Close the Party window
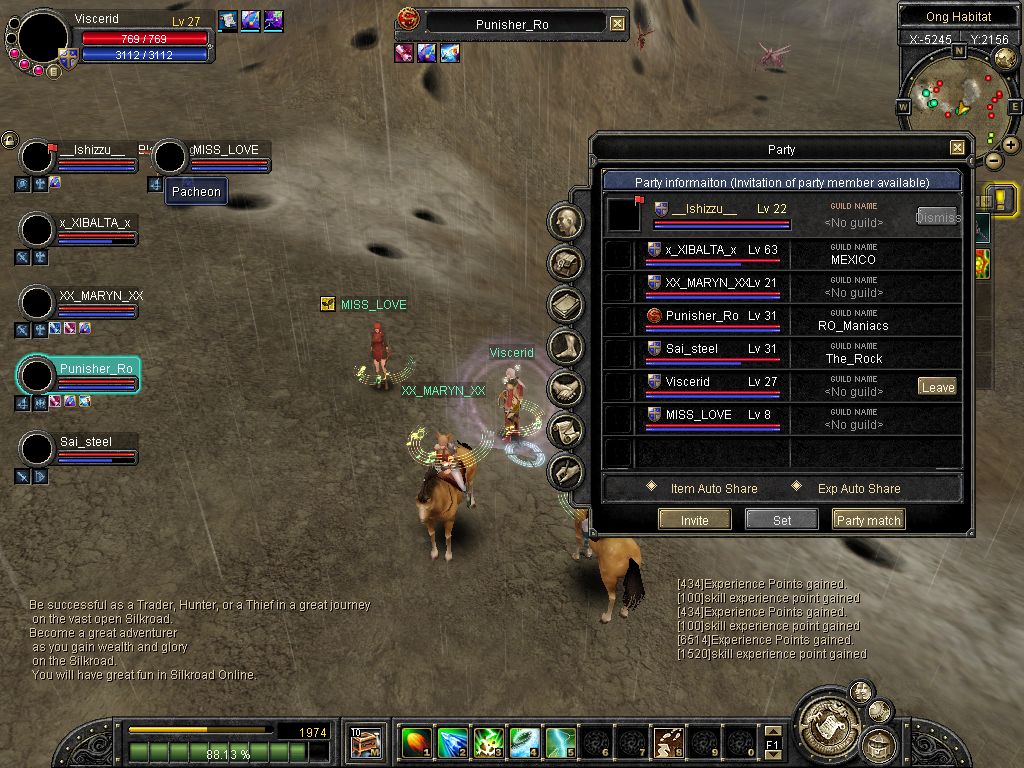Screen dimensions: 1024x768 957,148
